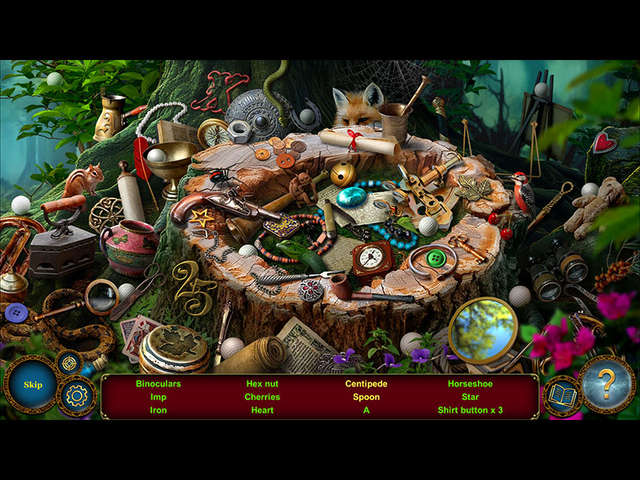Viewport: 640px width, 480px height.
Task: Use the question mark hint button
Action: coord(608,384)
